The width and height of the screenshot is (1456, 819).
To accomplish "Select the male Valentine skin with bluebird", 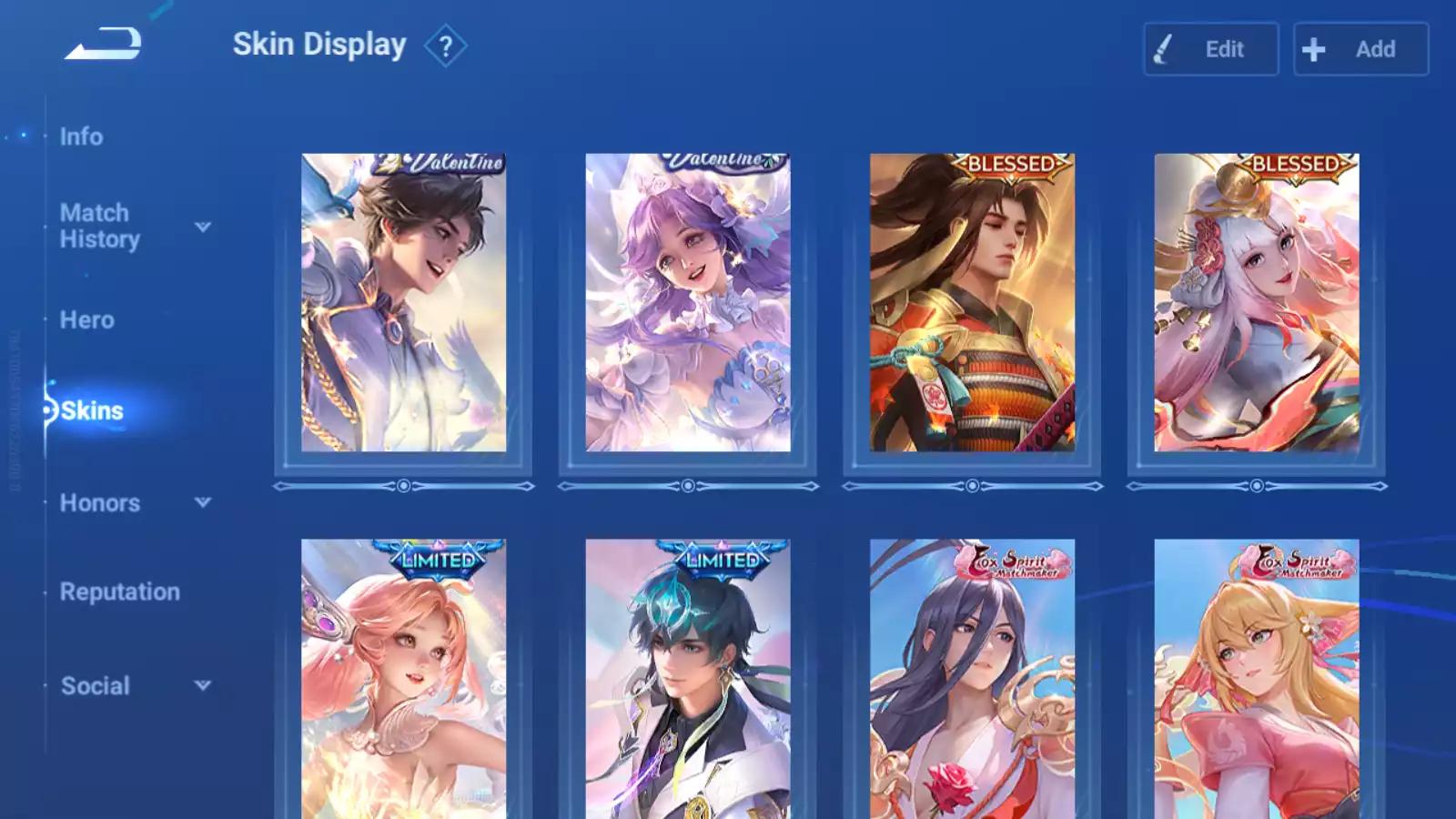I will pyautogui.click(x=403, y=303).
